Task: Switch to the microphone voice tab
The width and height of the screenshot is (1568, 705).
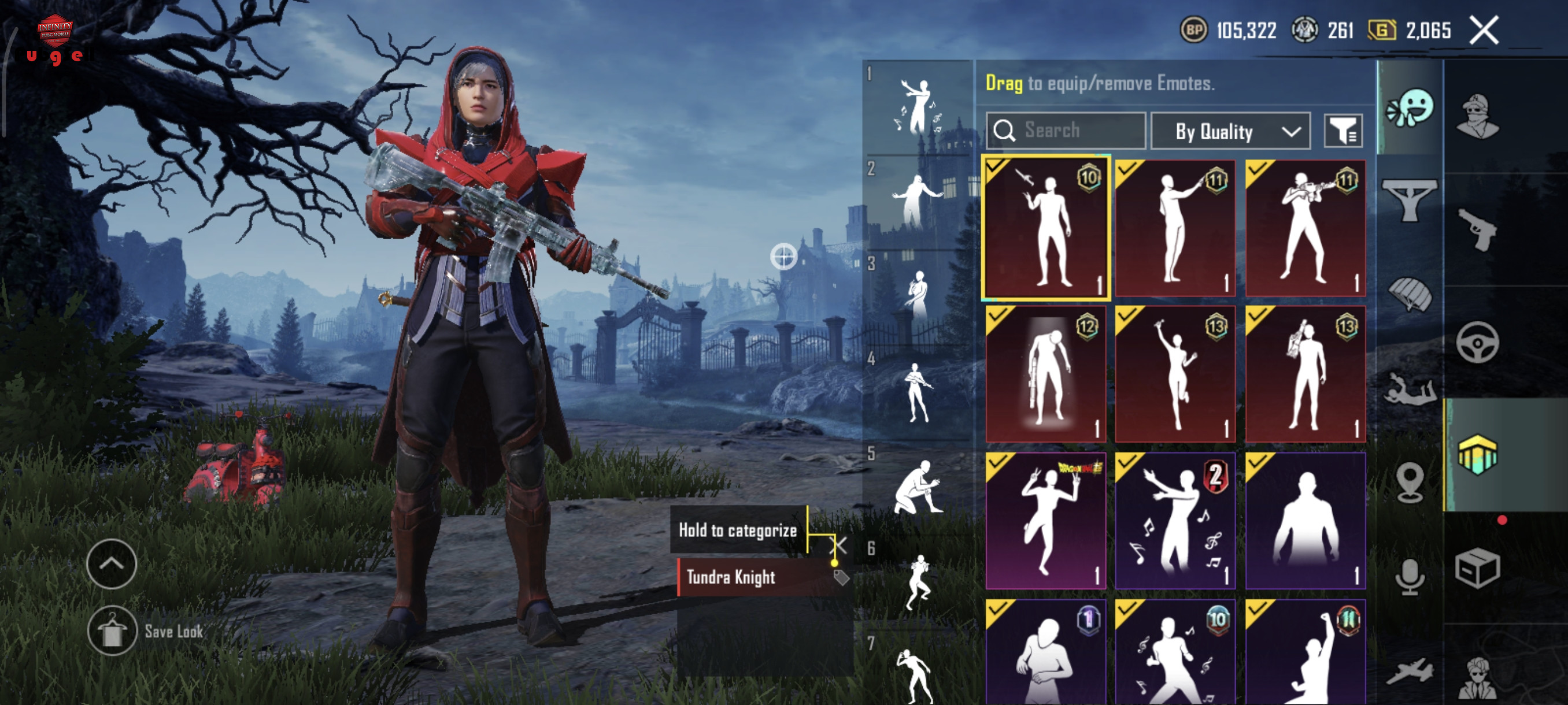Action: click(x=1409, y=577)
